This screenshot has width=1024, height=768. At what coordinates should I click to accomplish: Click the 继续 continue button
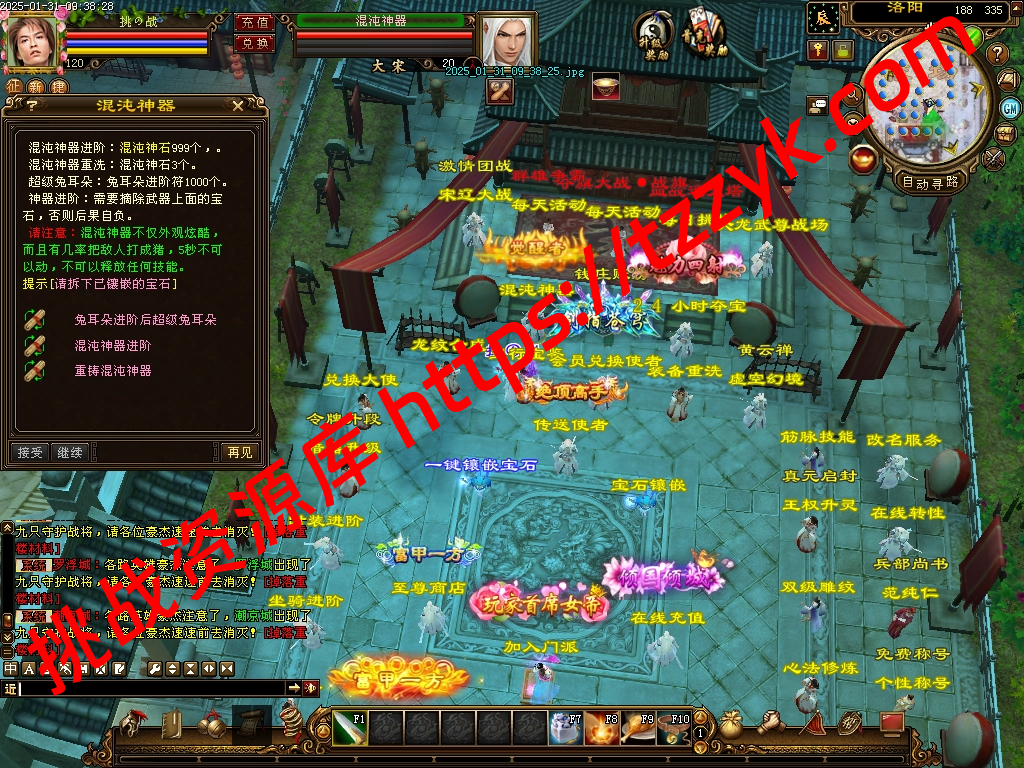pyautogui.click(x=70, y=452)
